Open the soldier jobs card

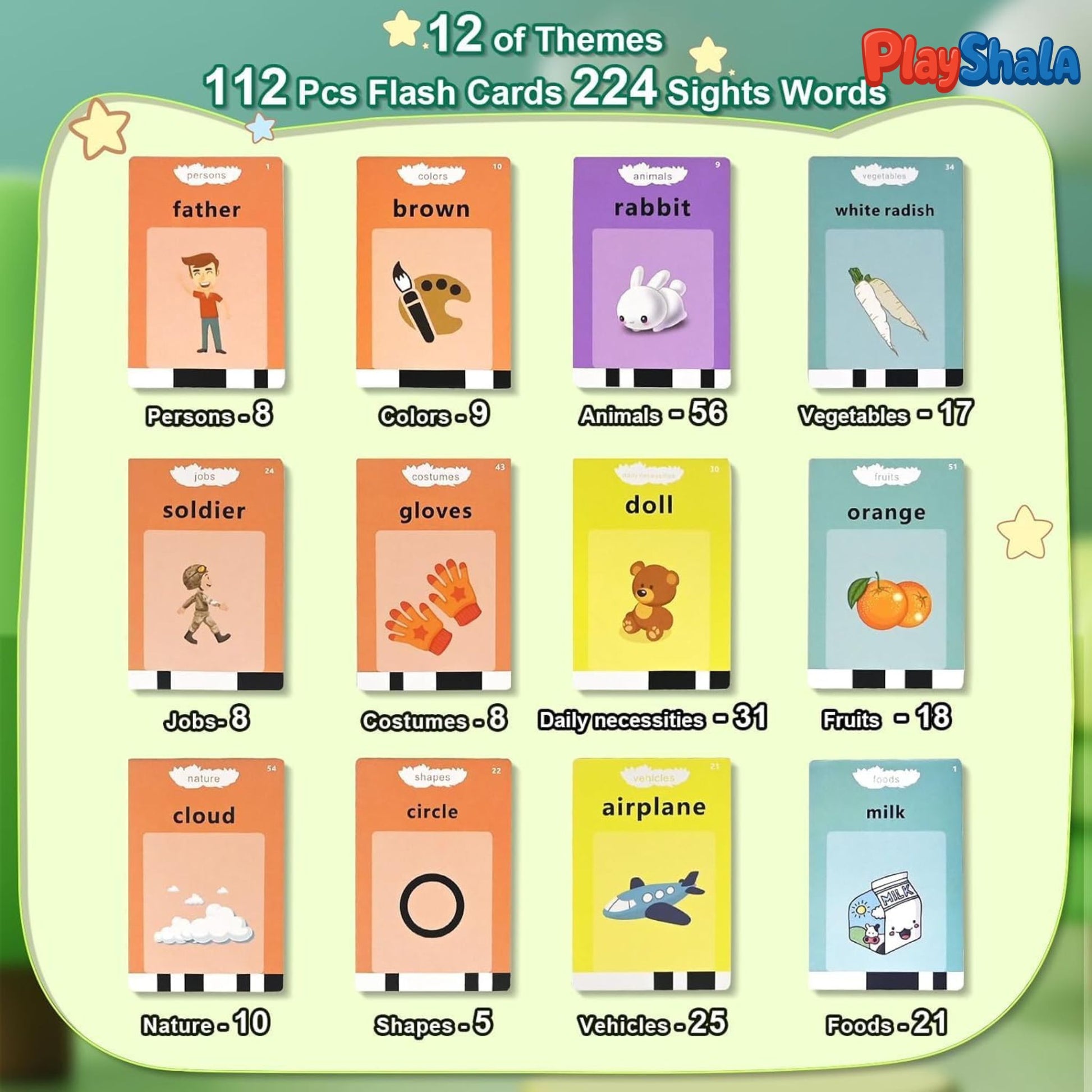206,574
